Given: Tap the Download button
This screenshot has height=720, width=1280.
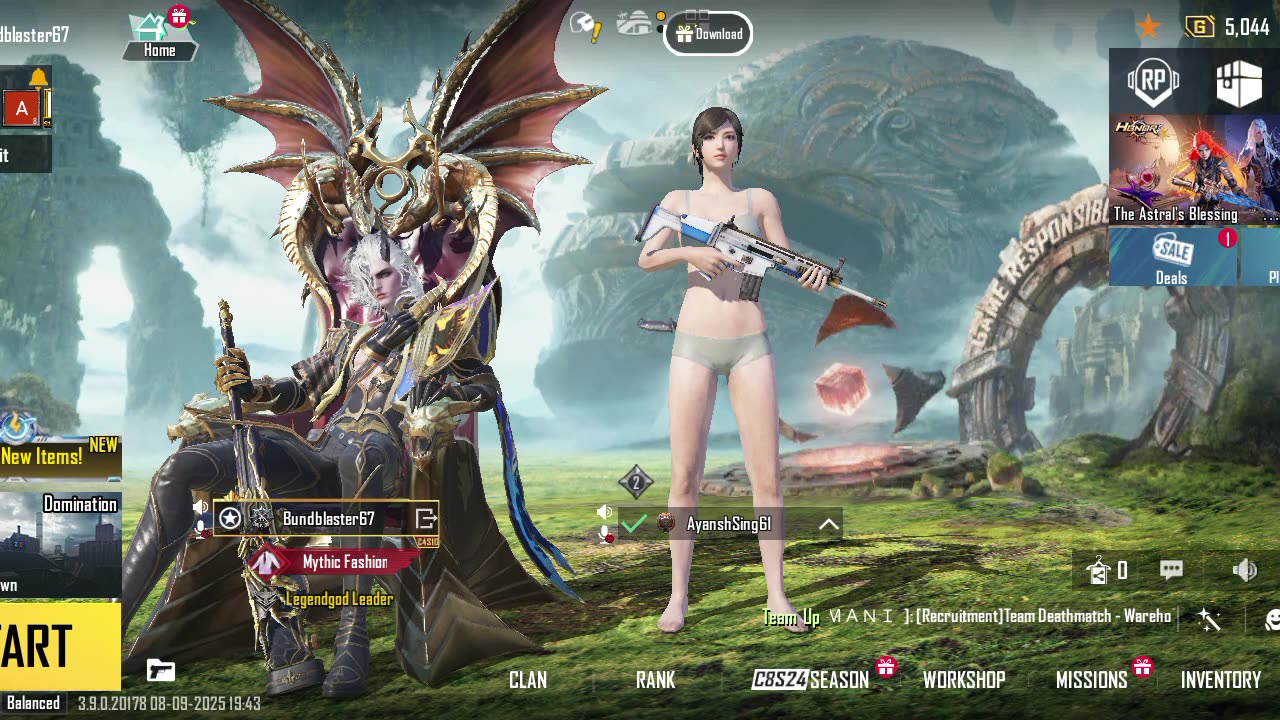Looking at the screenshot, I should 708,34.
